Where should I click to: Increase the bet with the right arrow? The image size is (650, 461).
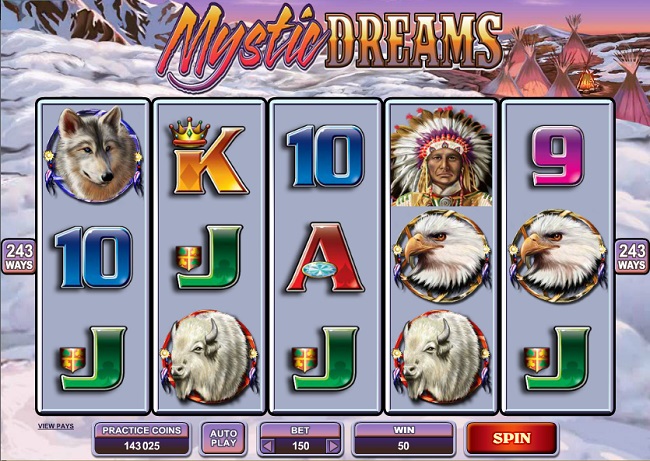point(333,445)
